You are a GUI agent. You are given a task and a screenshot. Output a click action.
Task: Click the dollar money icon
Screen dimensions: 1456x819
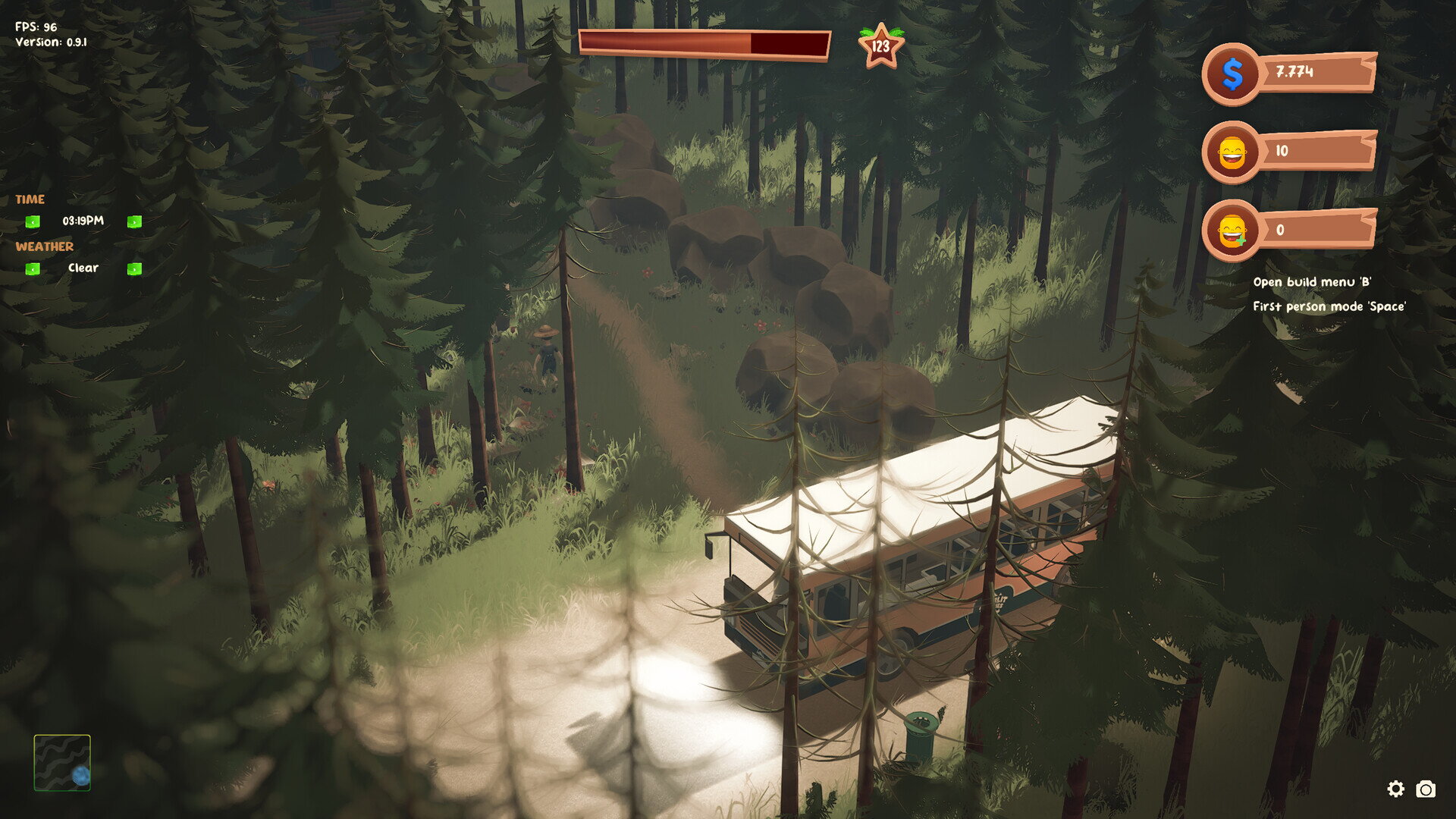(1232, 74)
